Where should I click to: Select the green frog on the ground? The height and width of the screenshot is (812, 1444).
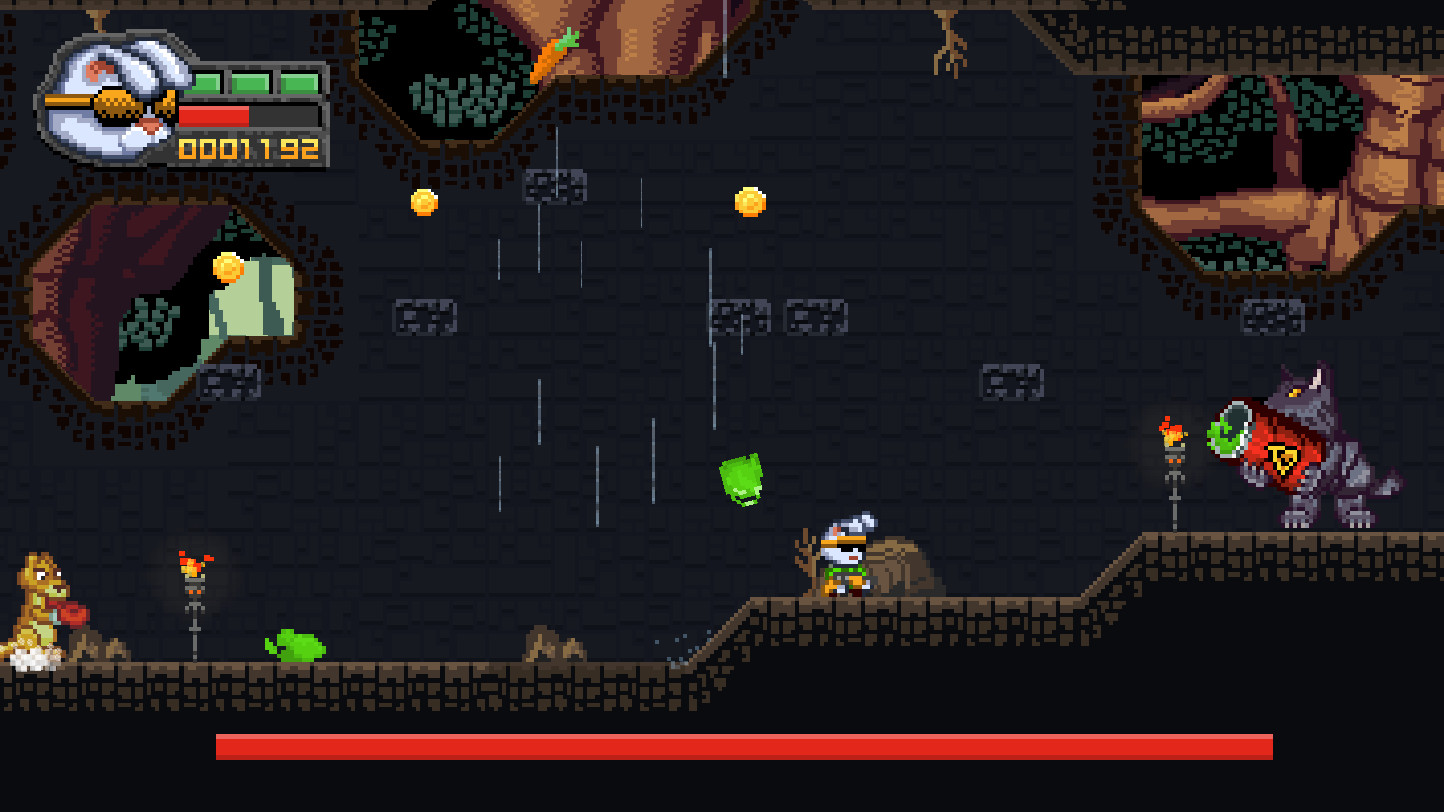(294, 644)
